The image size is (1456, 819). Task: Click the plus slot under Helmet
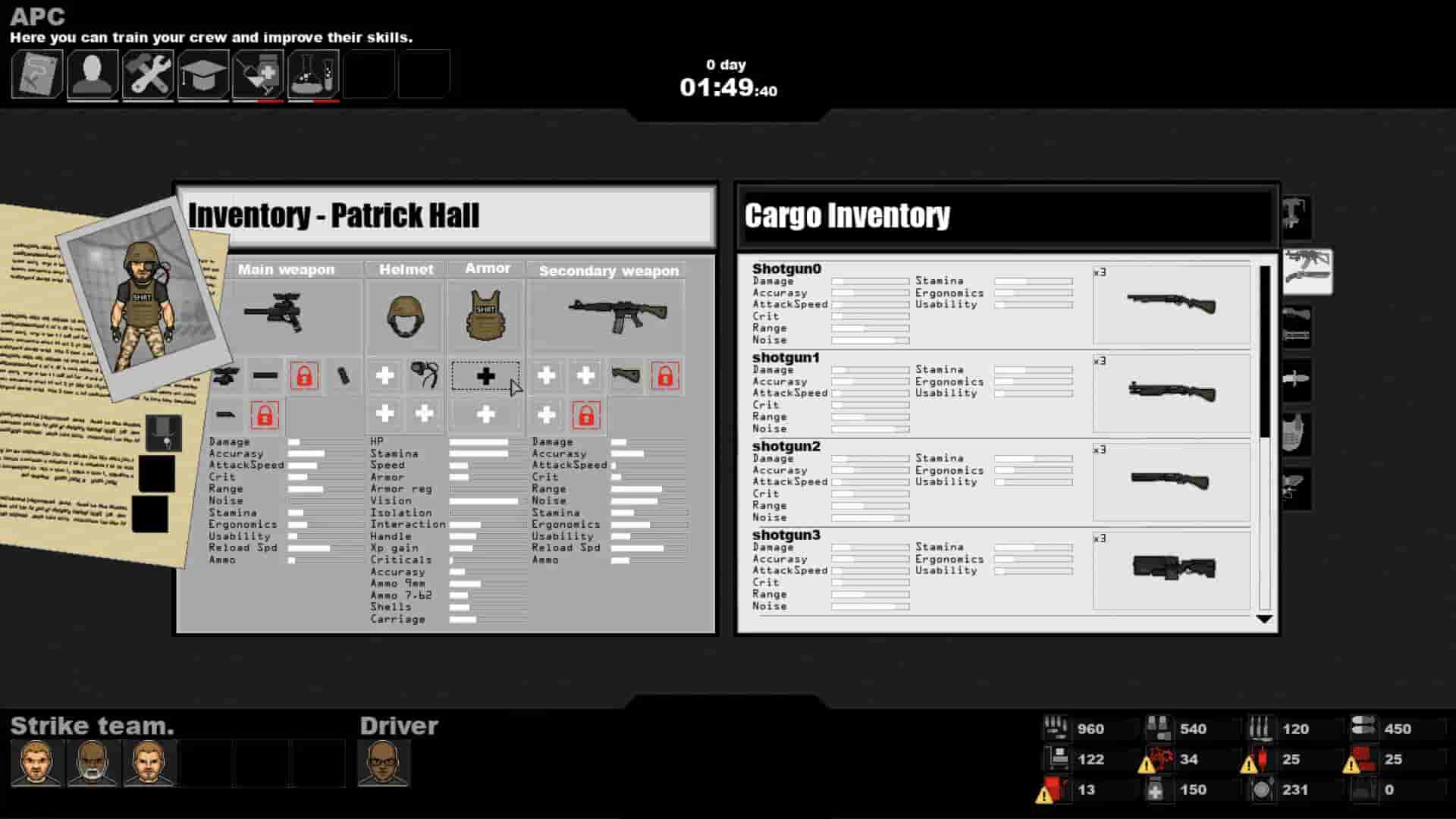point(384,375)
